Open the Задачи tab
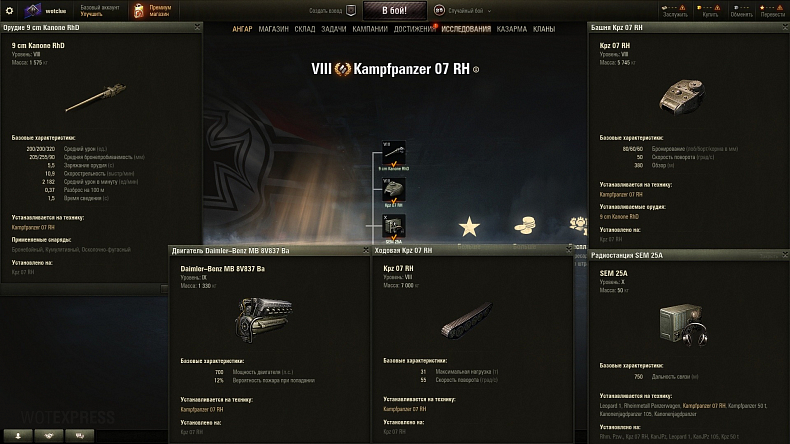The width and height of the screenshot is (790, 444). (334, 29)
